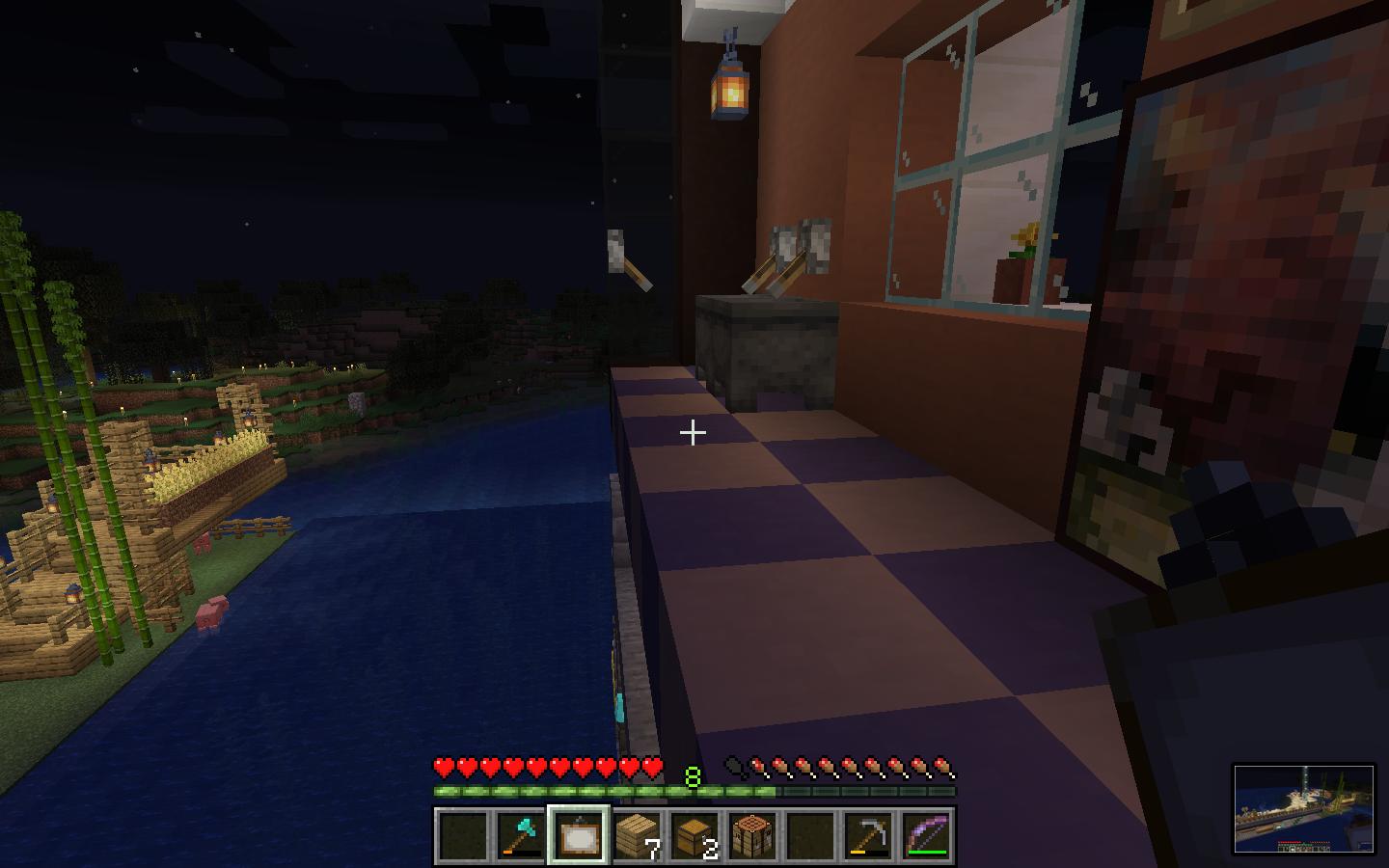Select the framed map item in the hotbar
The width and height of the screenshot is (1389, 868).
point(578,835)
